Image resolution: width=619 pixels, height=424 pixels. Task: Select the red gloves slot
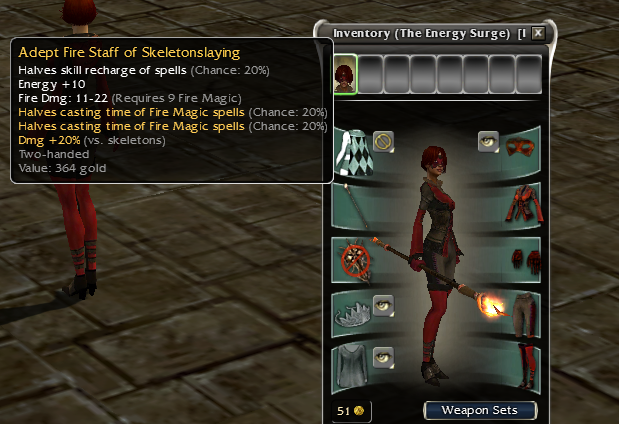pos(520,259)
